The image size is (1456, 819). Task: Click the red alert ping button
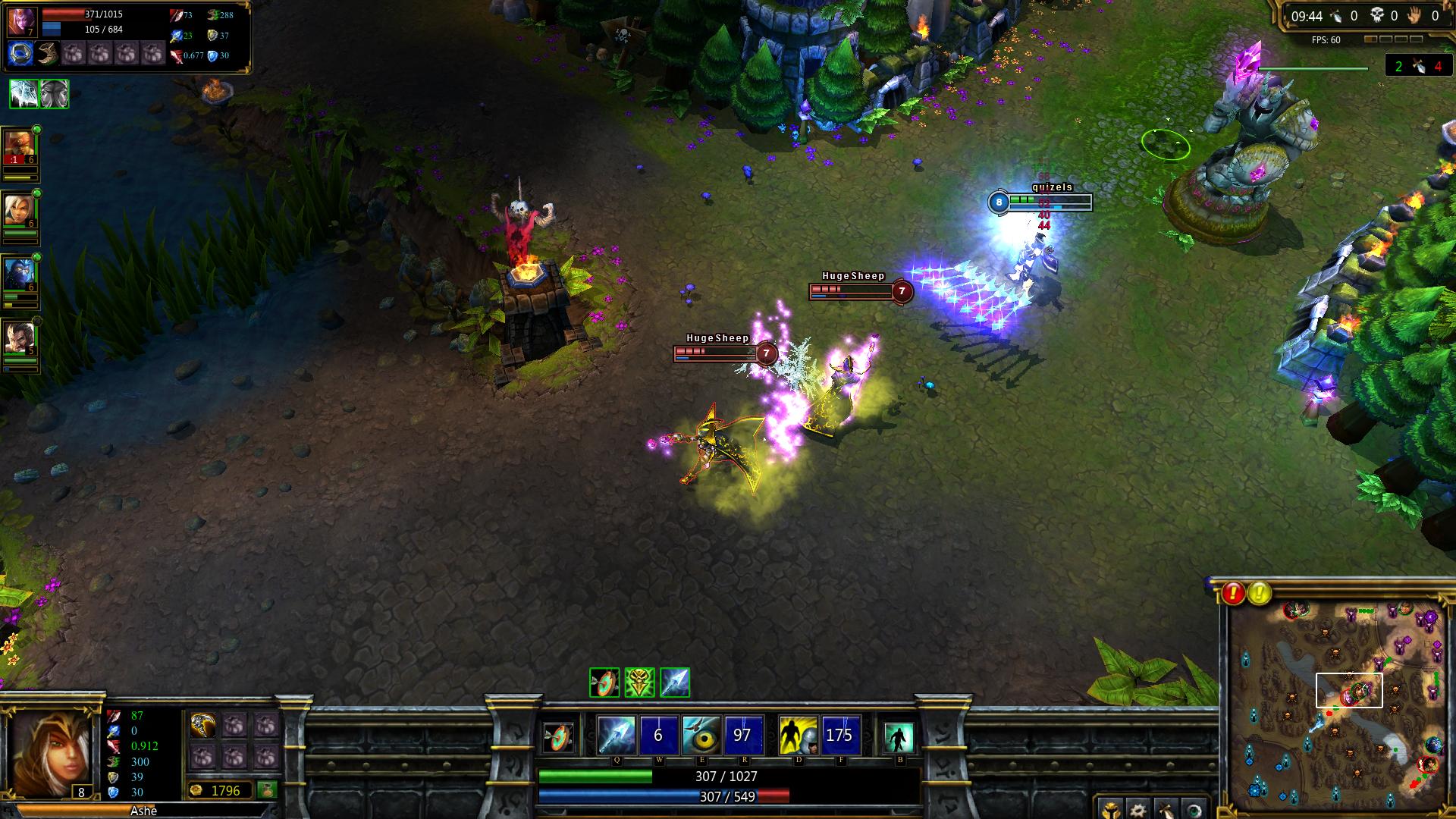[1233, 593]
